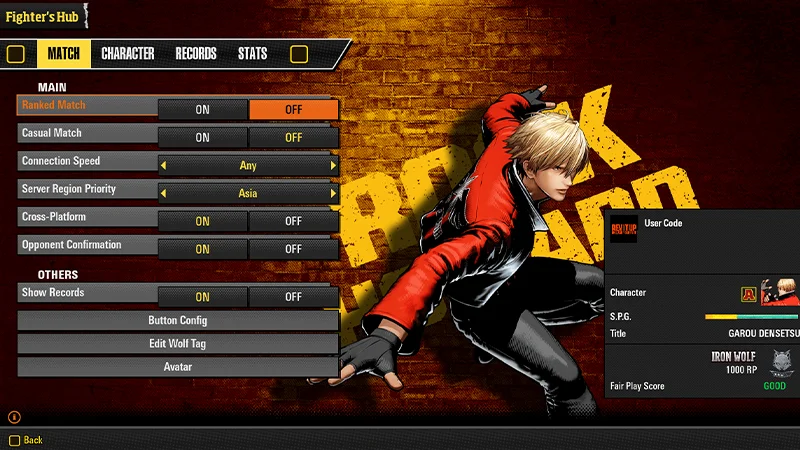800x450 pixels.
Task: Open Edit Wolf Tag
Action: tap(178, 344)
